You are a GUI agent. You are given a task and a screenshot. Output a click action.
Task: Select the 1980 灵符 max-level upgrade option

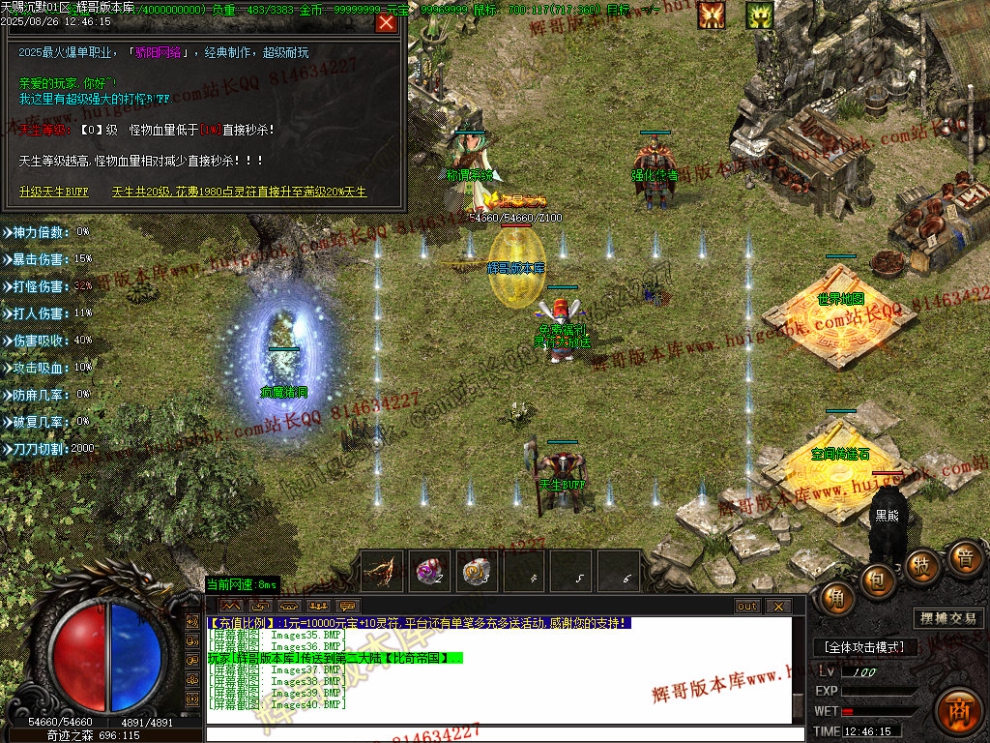pyautogui.click(x=239, y=191)
